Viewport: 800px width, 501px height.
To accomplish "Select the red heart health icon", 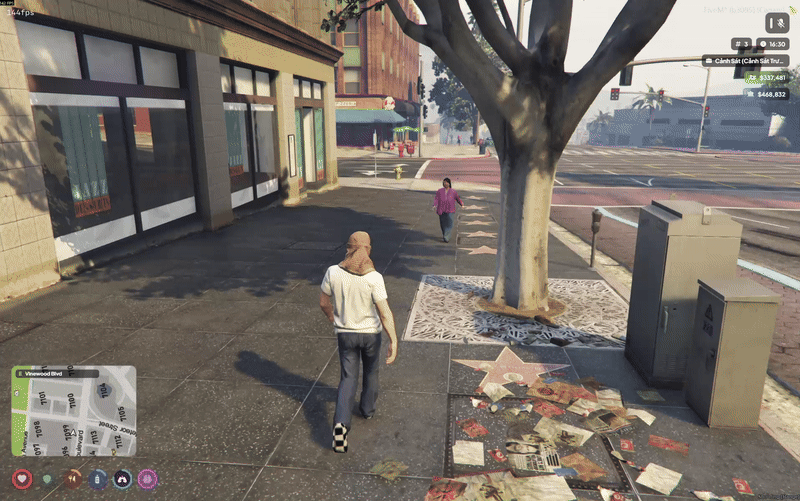I will coord(22,479).
